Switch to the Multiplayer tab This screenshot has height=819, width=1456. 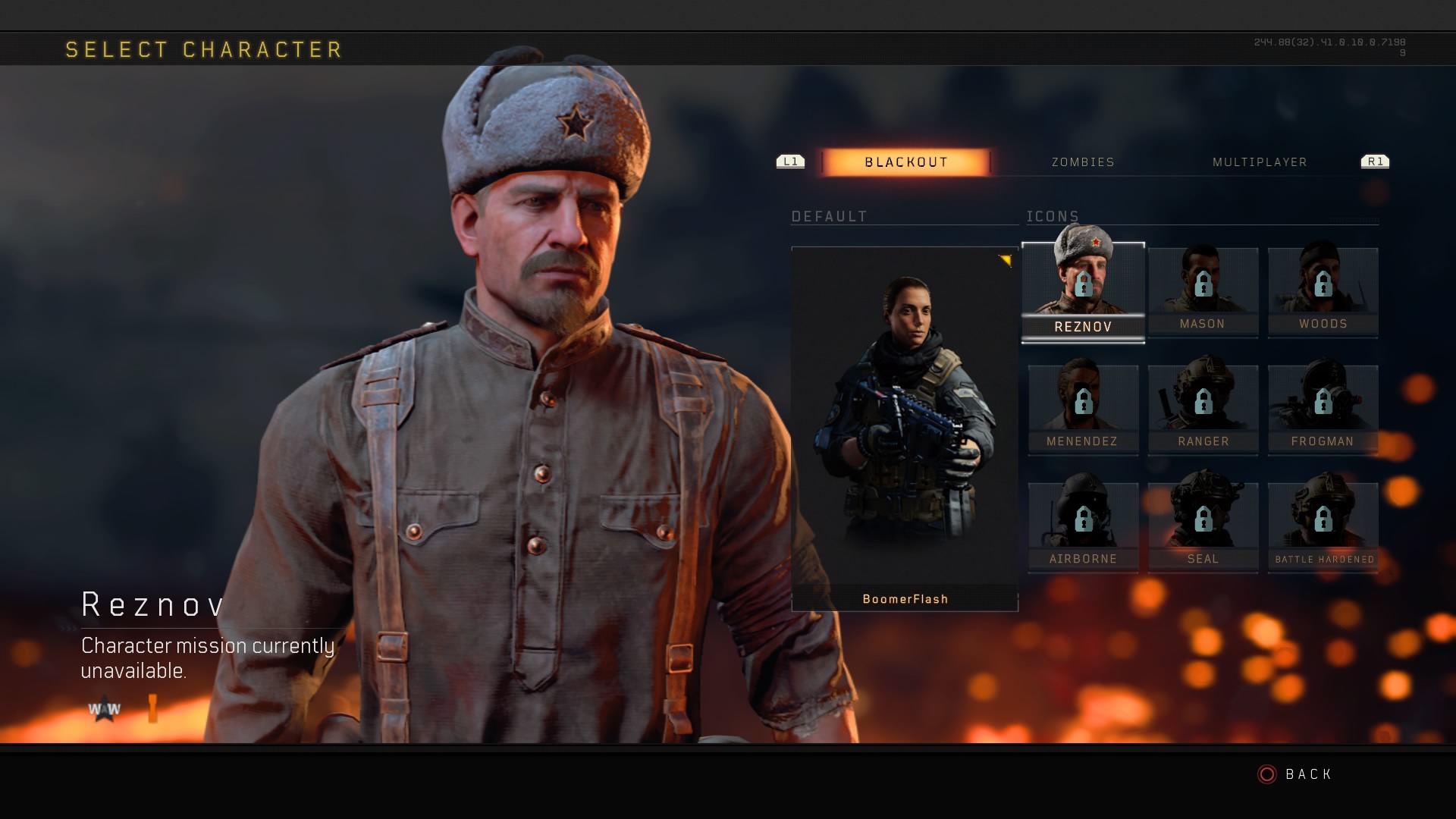point(1260,162)
